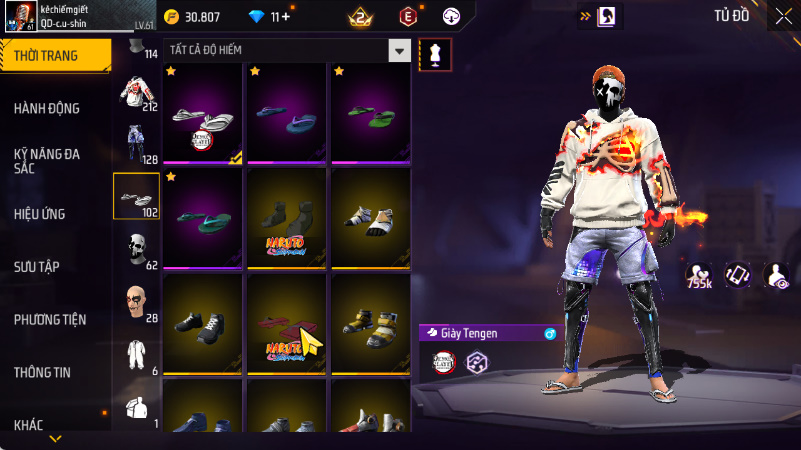Switch to the Kỹ Năng Đa Sắc section
This screenshot has width=801, height=450.
[x=47, y=160]
